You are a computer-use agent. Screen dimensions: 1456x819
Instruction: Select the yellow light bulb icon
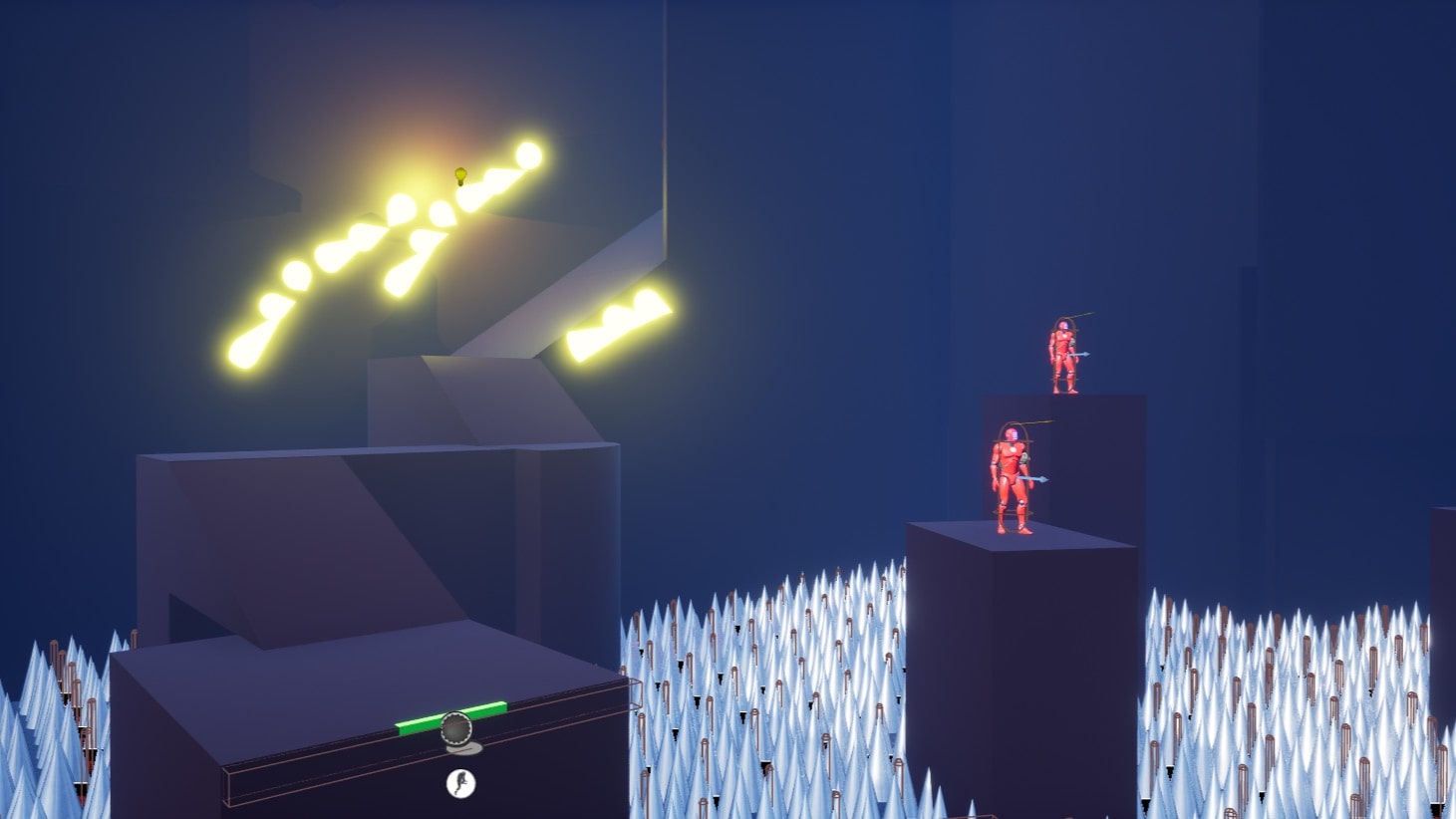pos(460,176)
